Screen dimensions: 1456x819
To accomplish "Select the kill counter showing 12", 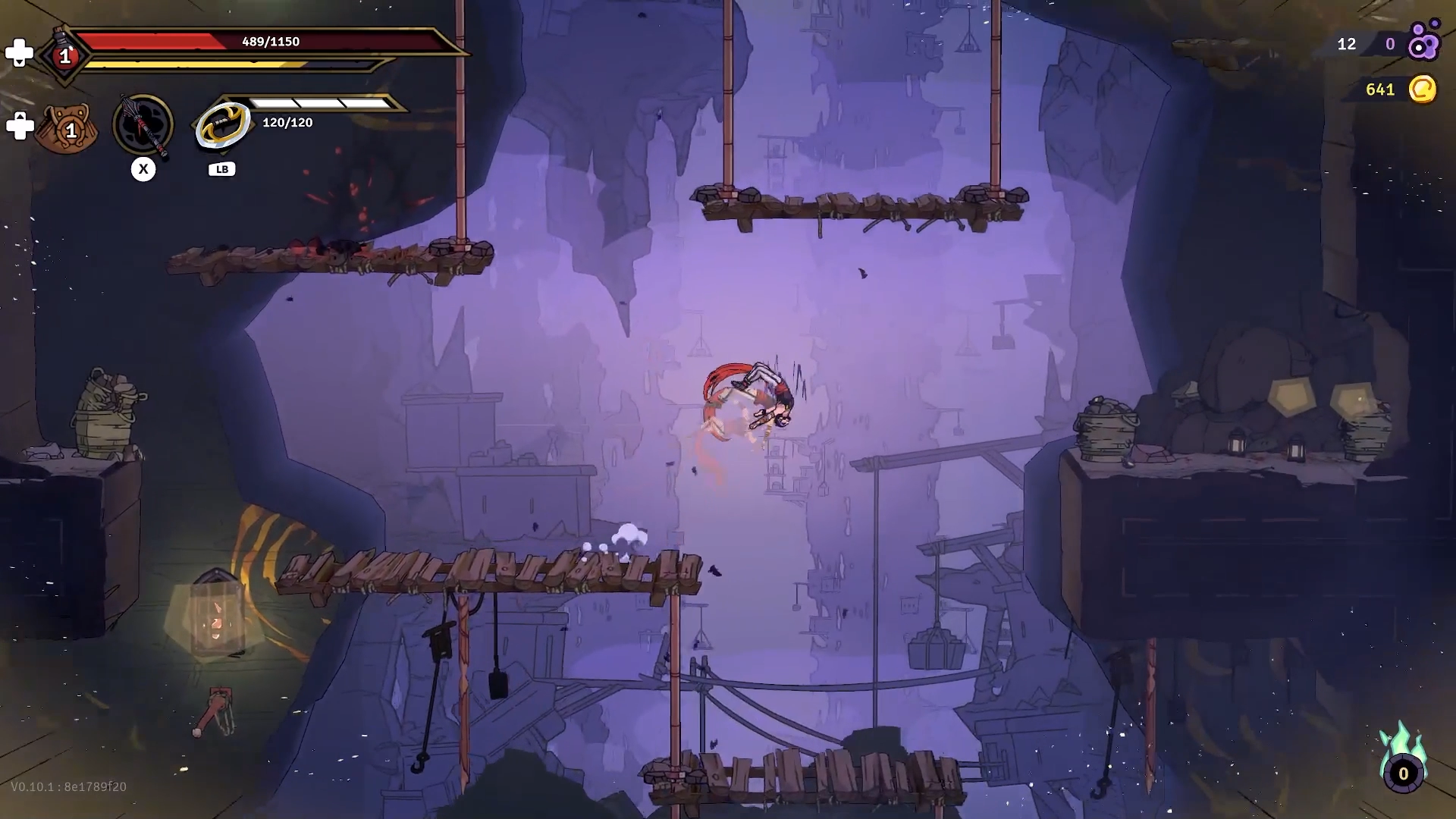I will [x=1348, y=45].
